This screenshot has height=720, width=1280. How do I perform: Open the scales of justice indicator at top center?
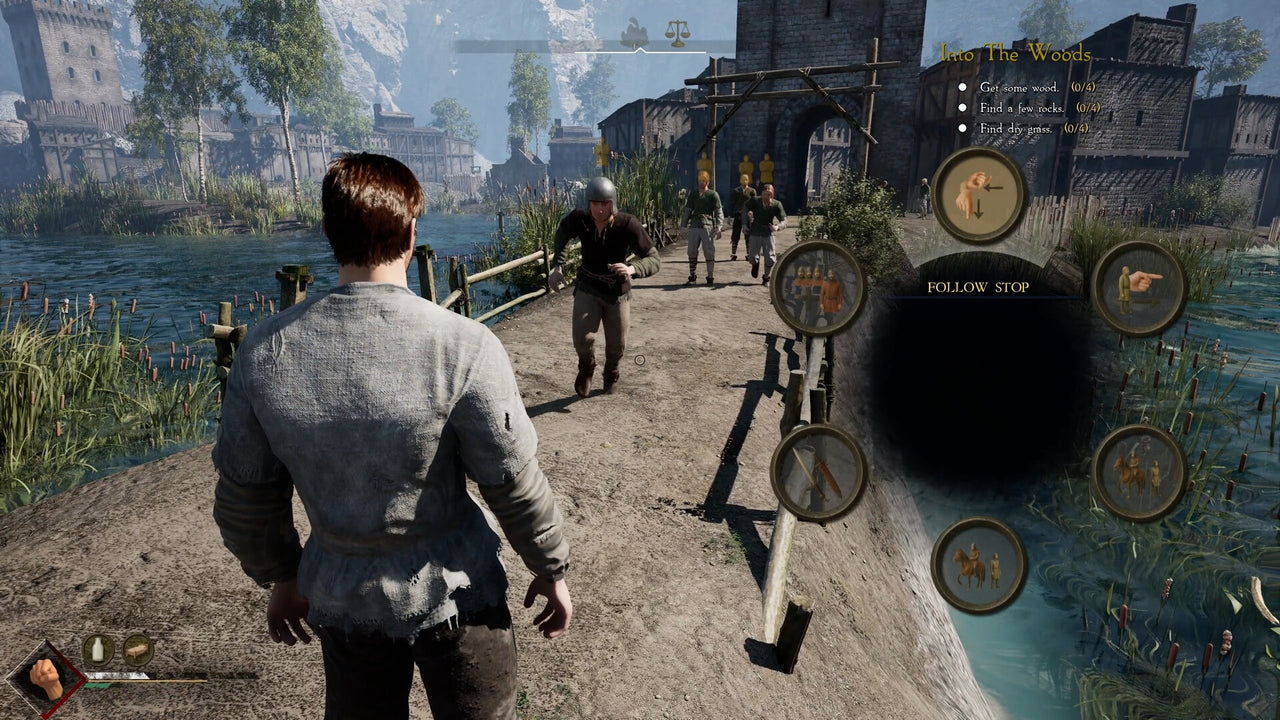point(677,31)
